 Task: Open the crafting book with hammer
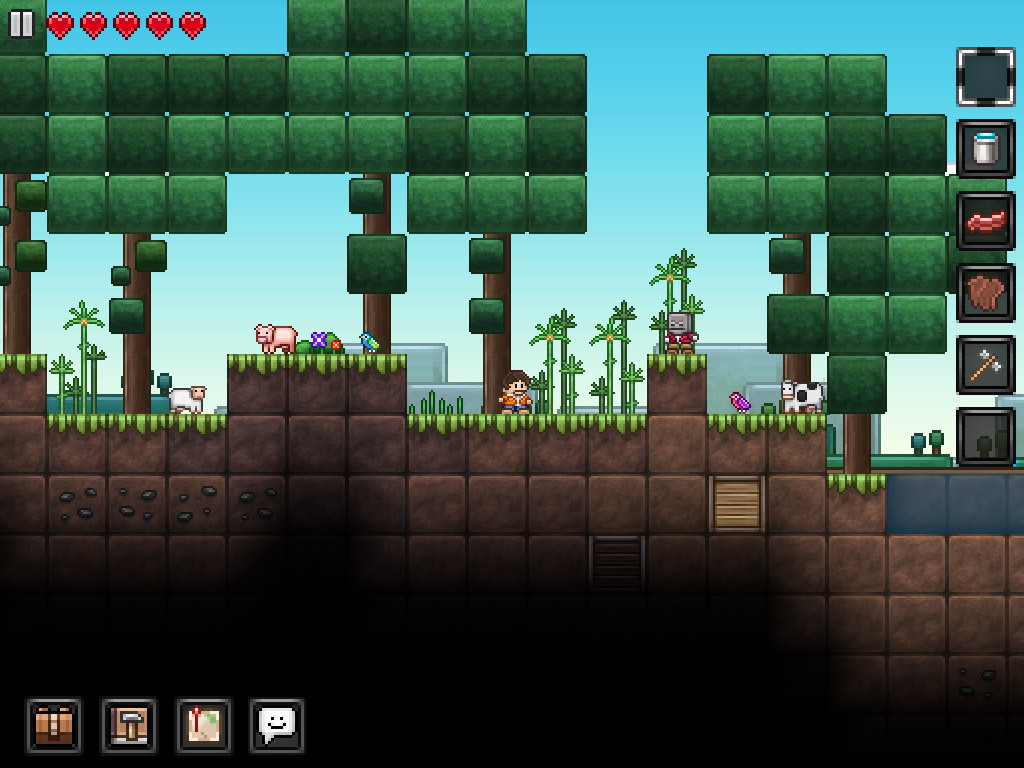[x=128, y=725]
